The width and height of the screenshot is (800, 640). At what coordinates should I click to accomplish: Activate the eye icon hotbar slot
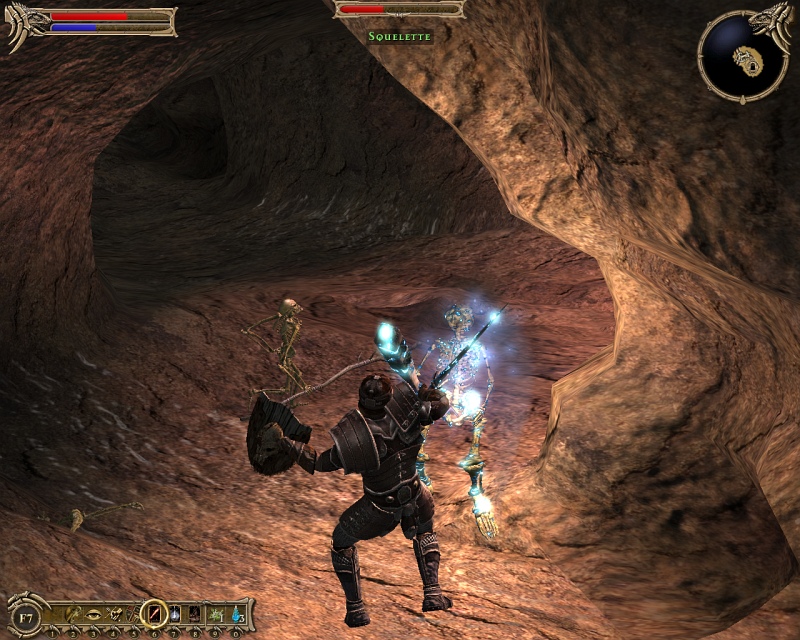click(x=92, y=613)
